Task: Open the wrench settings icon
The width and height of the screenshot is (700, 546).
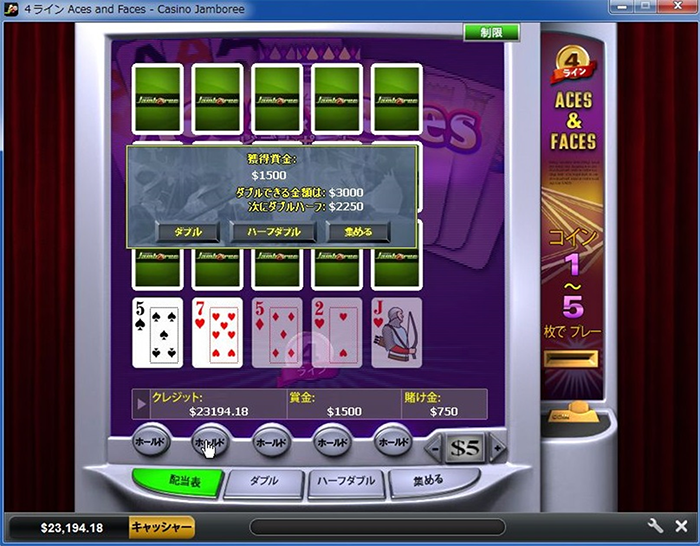Action: tap(656, 526)
